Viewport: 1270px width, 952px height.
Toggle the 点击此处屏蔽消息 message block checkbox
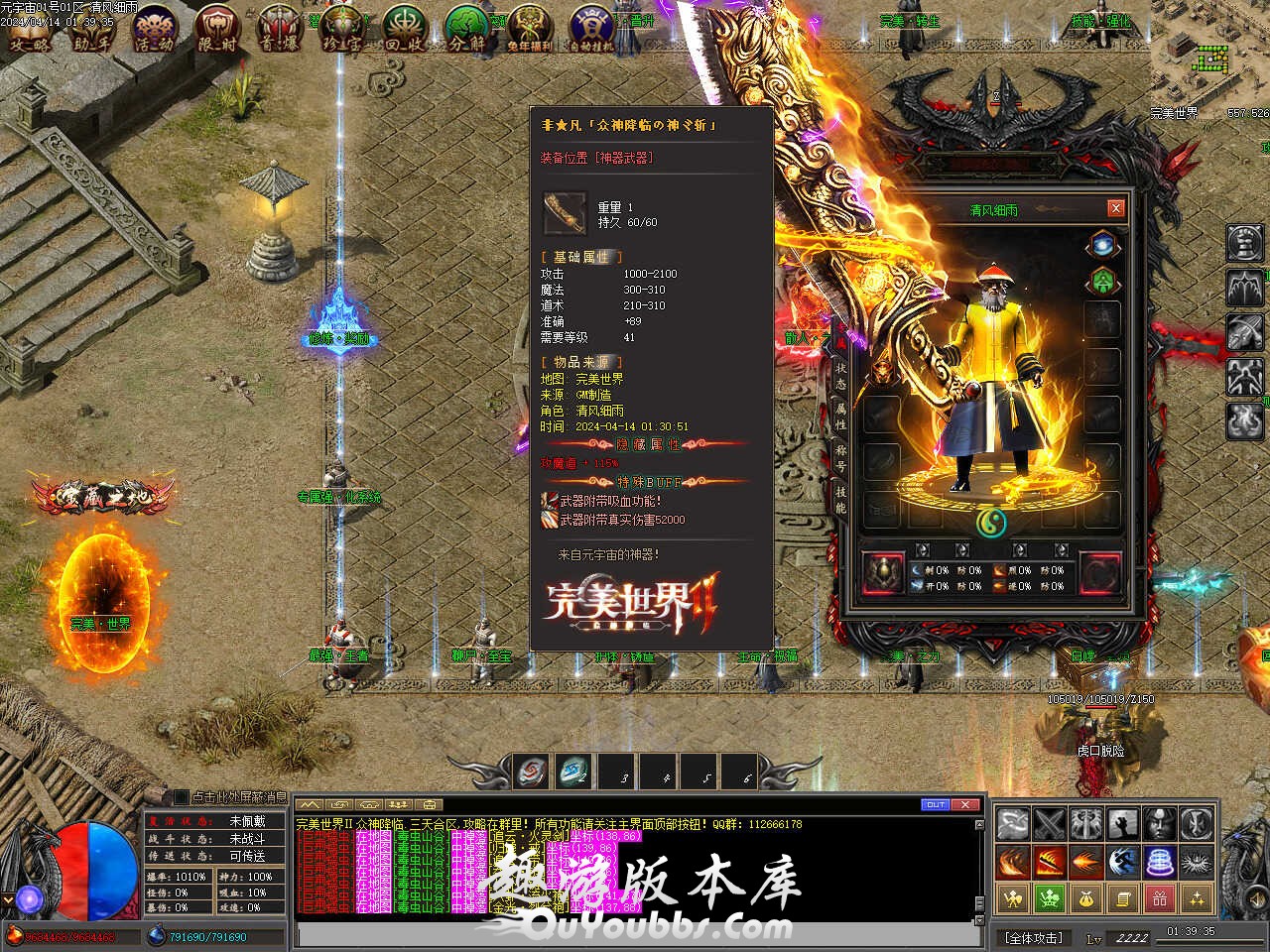181,796
